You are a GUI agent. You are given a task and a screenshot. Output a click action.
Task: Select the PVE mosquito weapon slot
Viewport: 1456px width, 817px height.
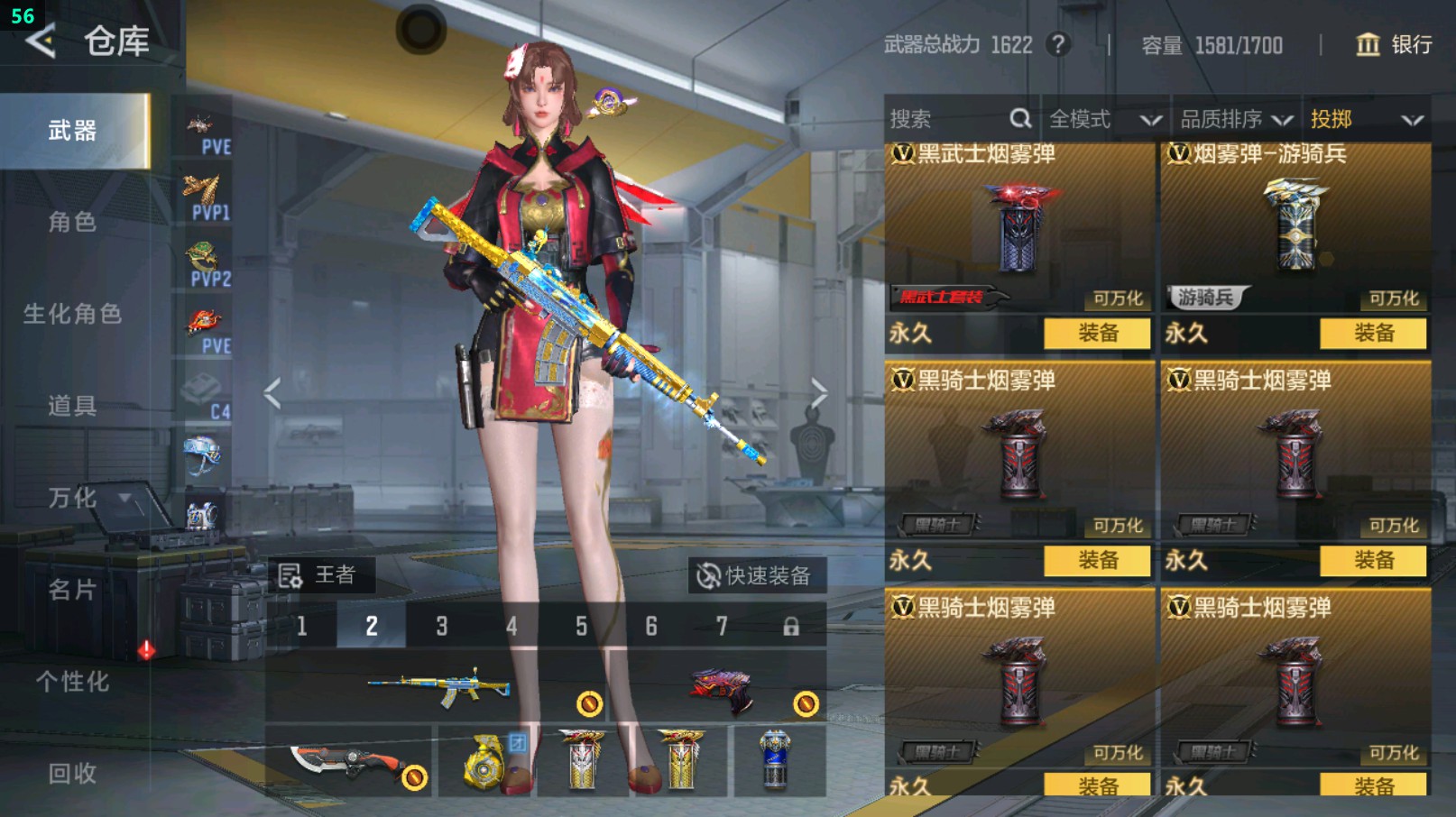pos(203,122)
